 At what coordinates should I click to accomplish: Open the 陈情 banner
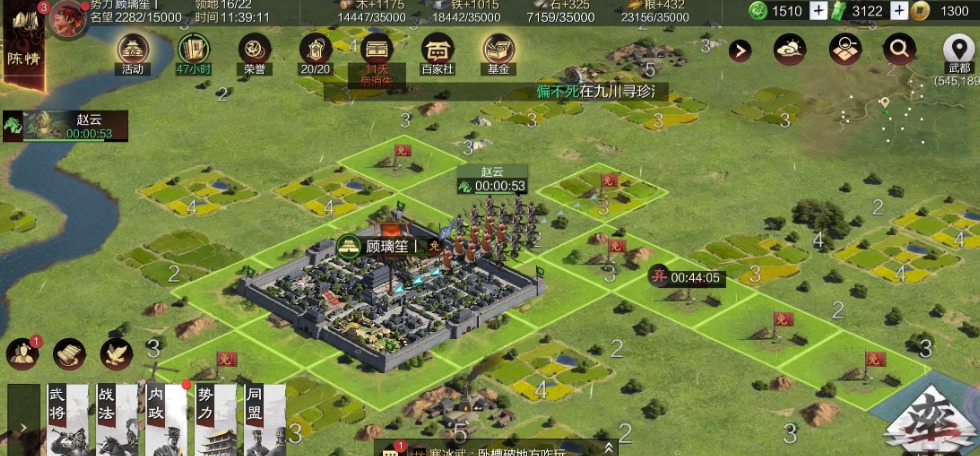(20, 50)
